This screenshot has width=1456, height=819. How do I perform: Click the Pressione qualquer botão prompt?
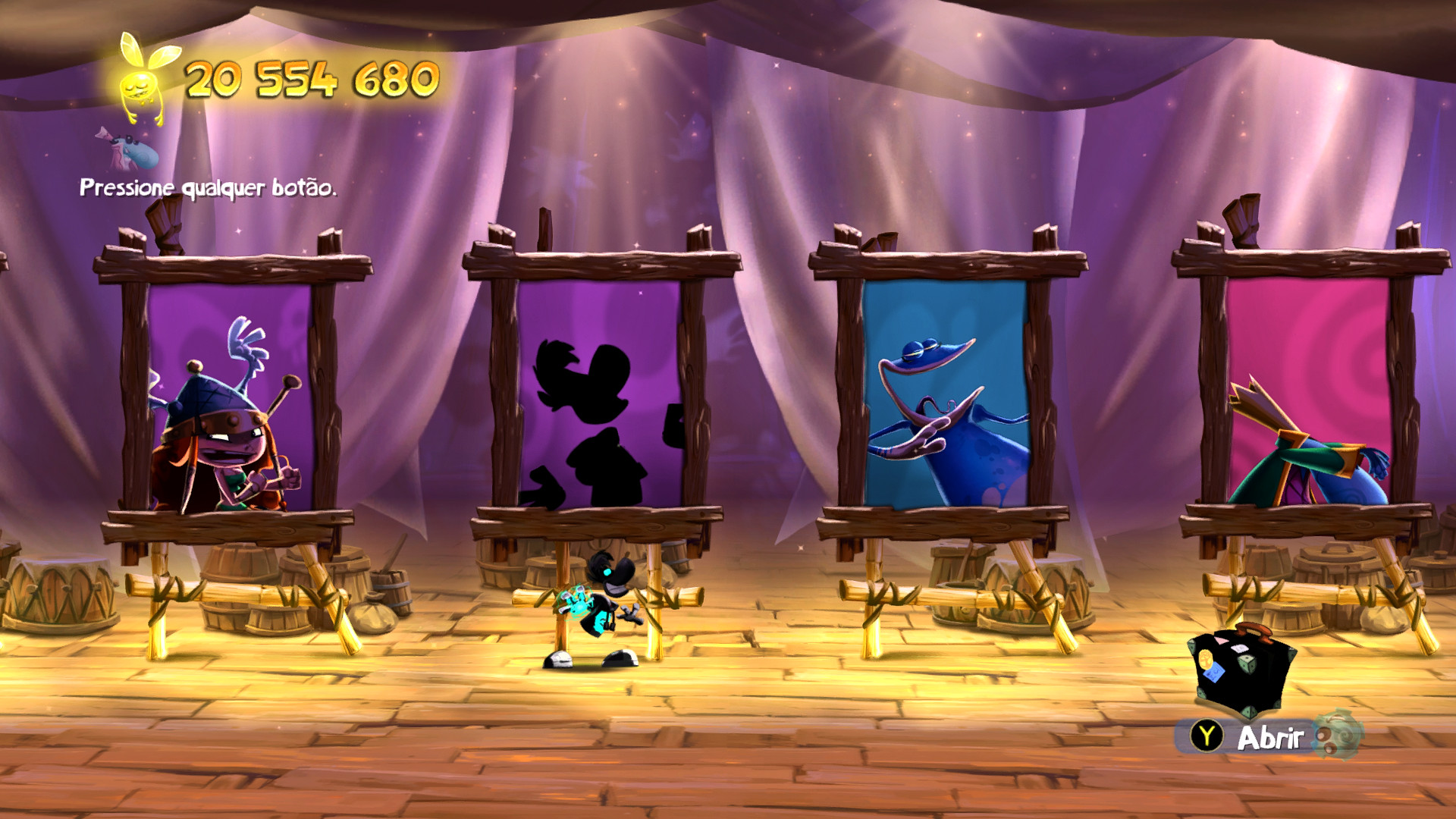209,188
